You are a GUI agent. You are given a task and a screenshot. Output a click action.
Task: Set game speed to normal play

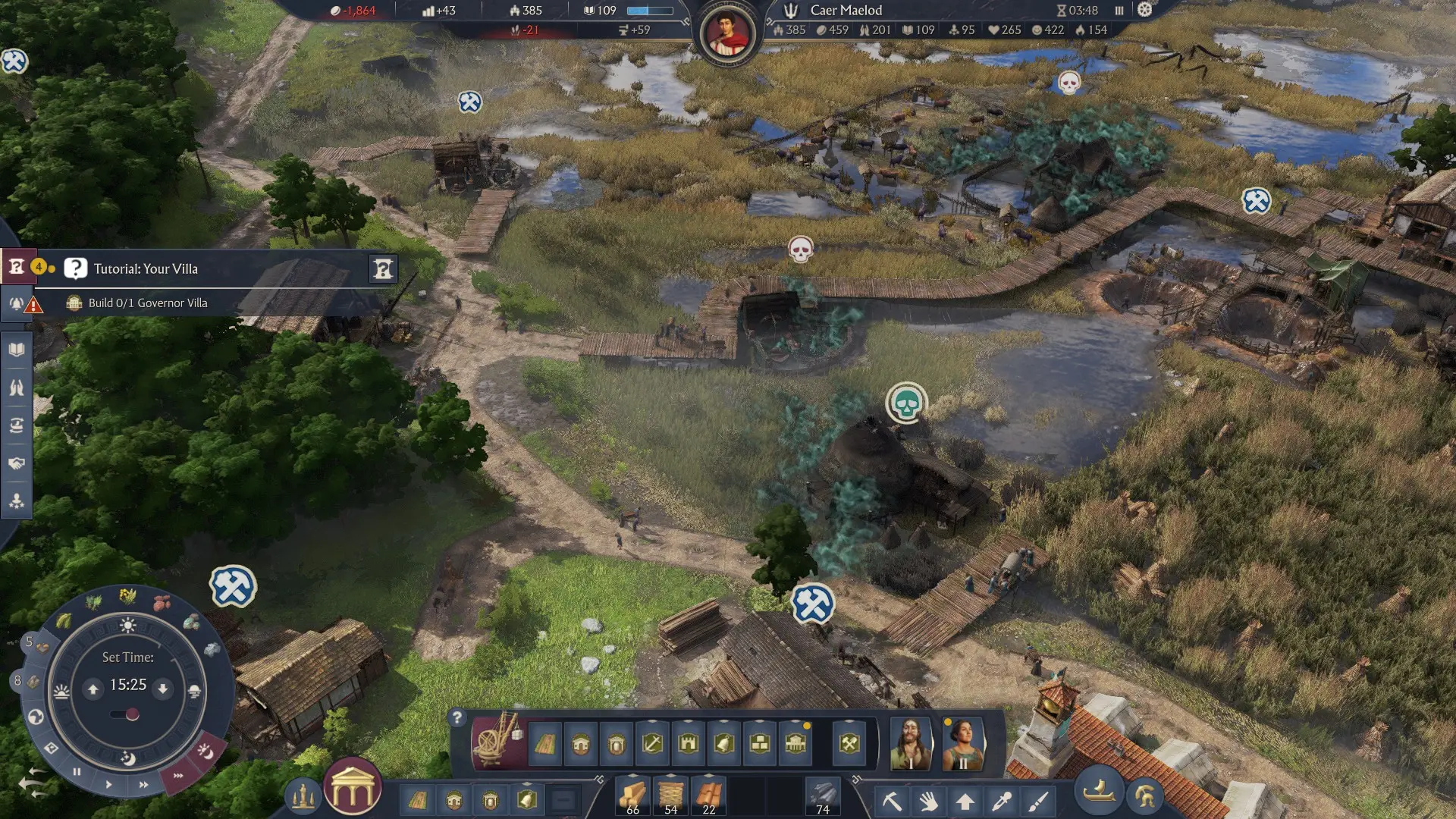click(x=109, y=784)
